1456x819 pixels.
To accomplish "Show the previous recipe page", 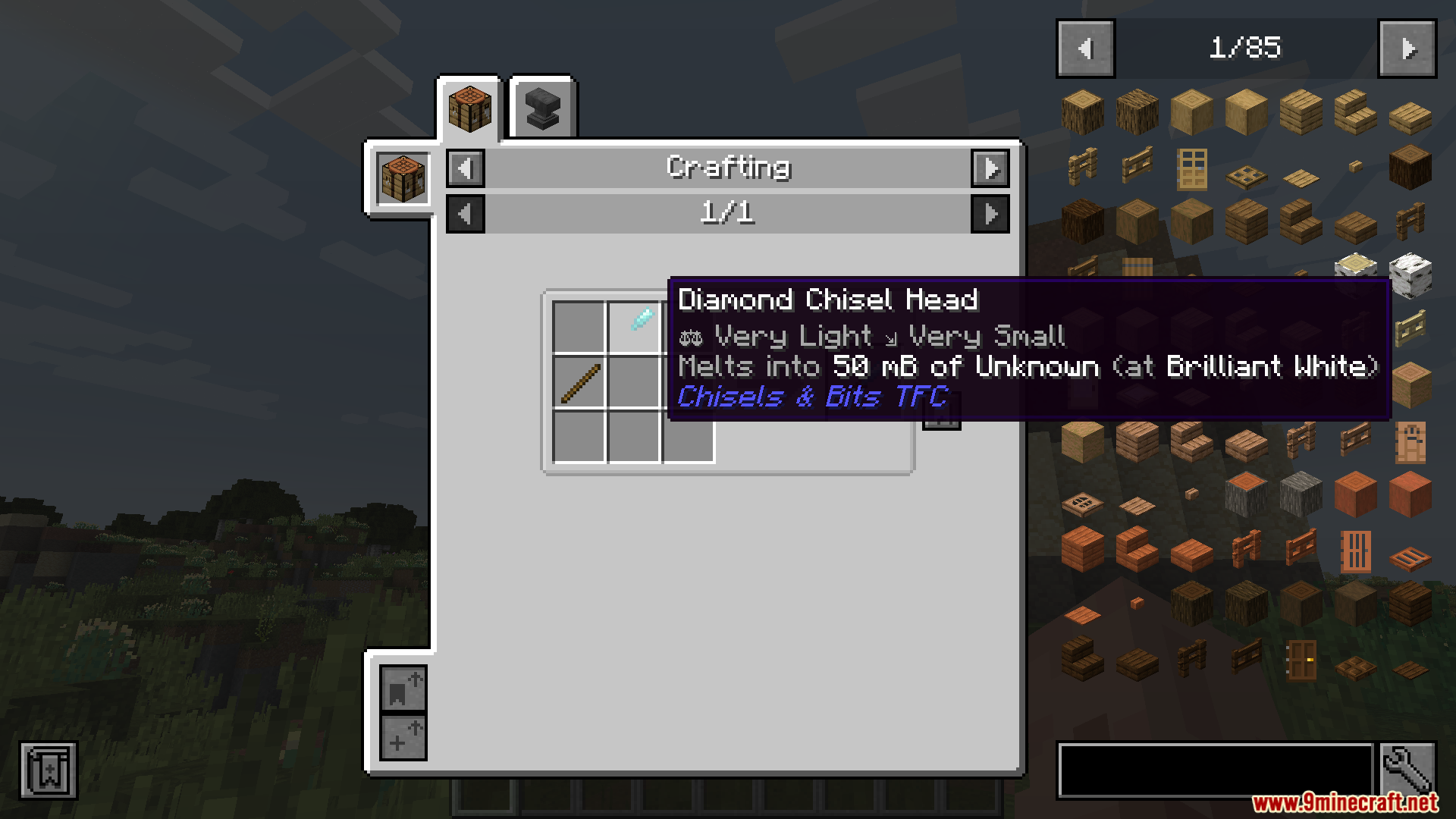I will pos(466,214).
